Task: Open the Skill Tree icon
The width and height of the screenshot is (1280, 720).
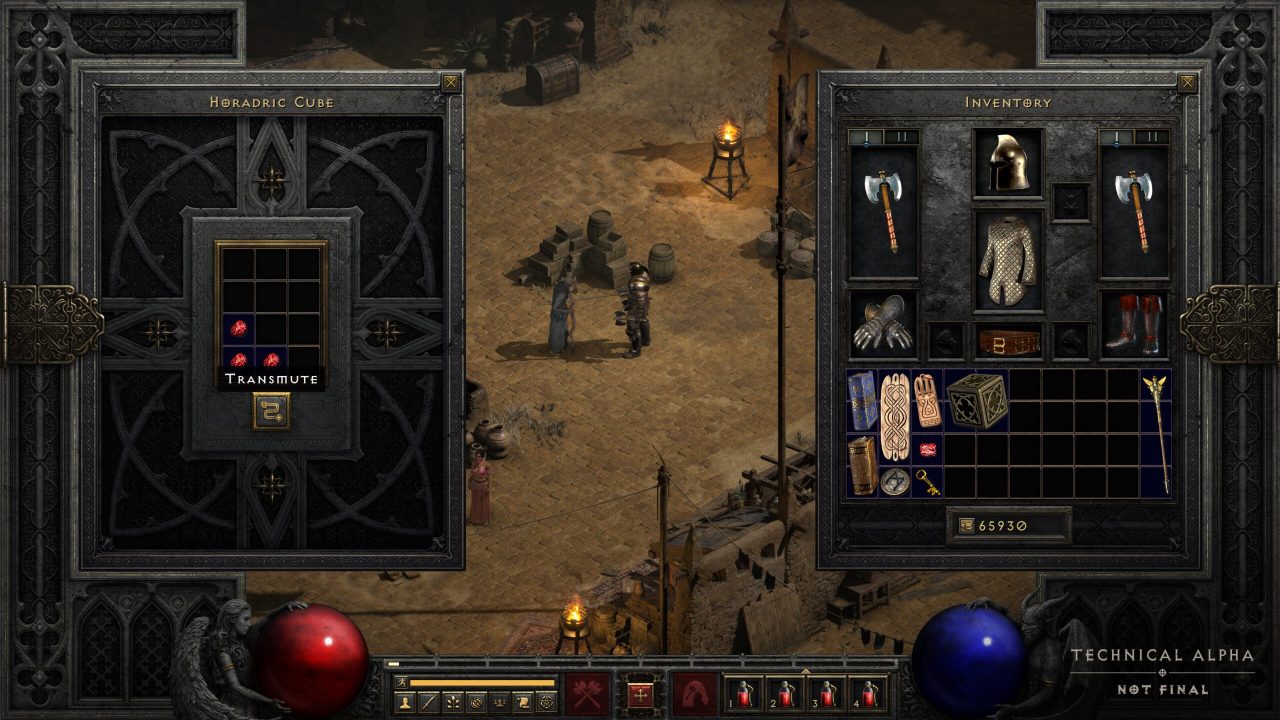Action: [453, 701]
